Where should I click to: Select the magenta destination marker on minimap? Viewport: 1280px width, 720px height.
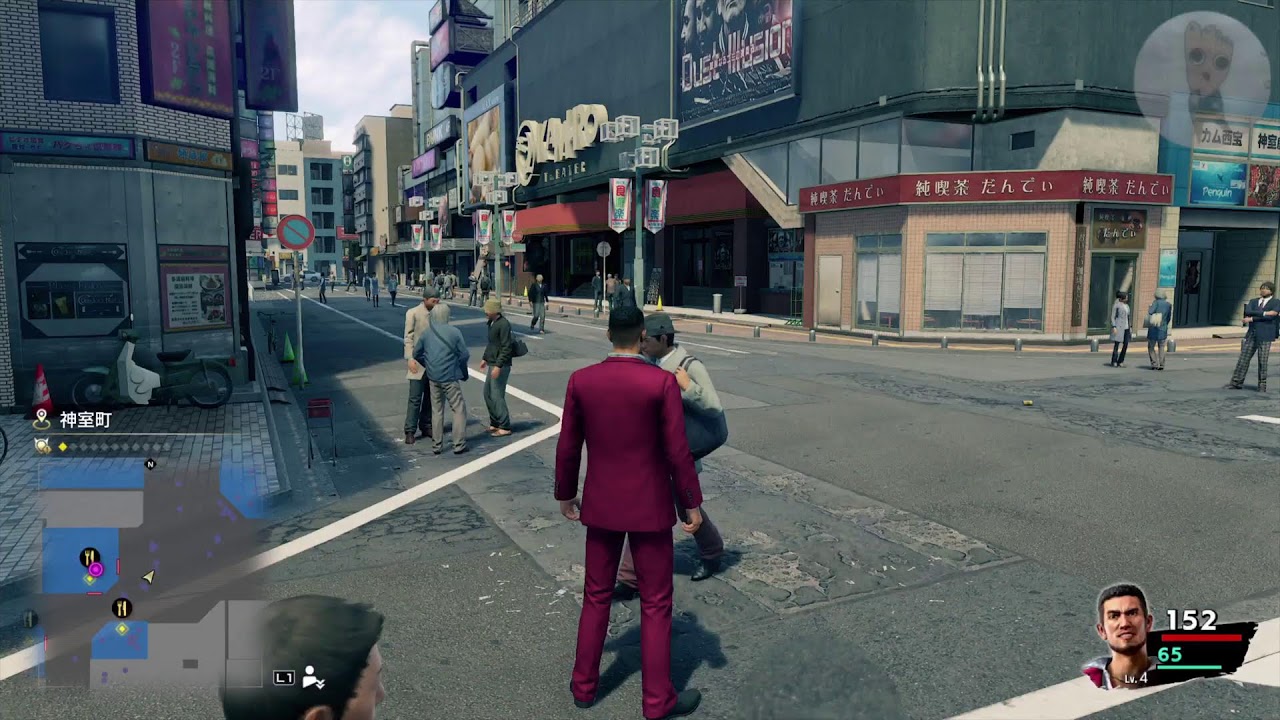(96, 568)
